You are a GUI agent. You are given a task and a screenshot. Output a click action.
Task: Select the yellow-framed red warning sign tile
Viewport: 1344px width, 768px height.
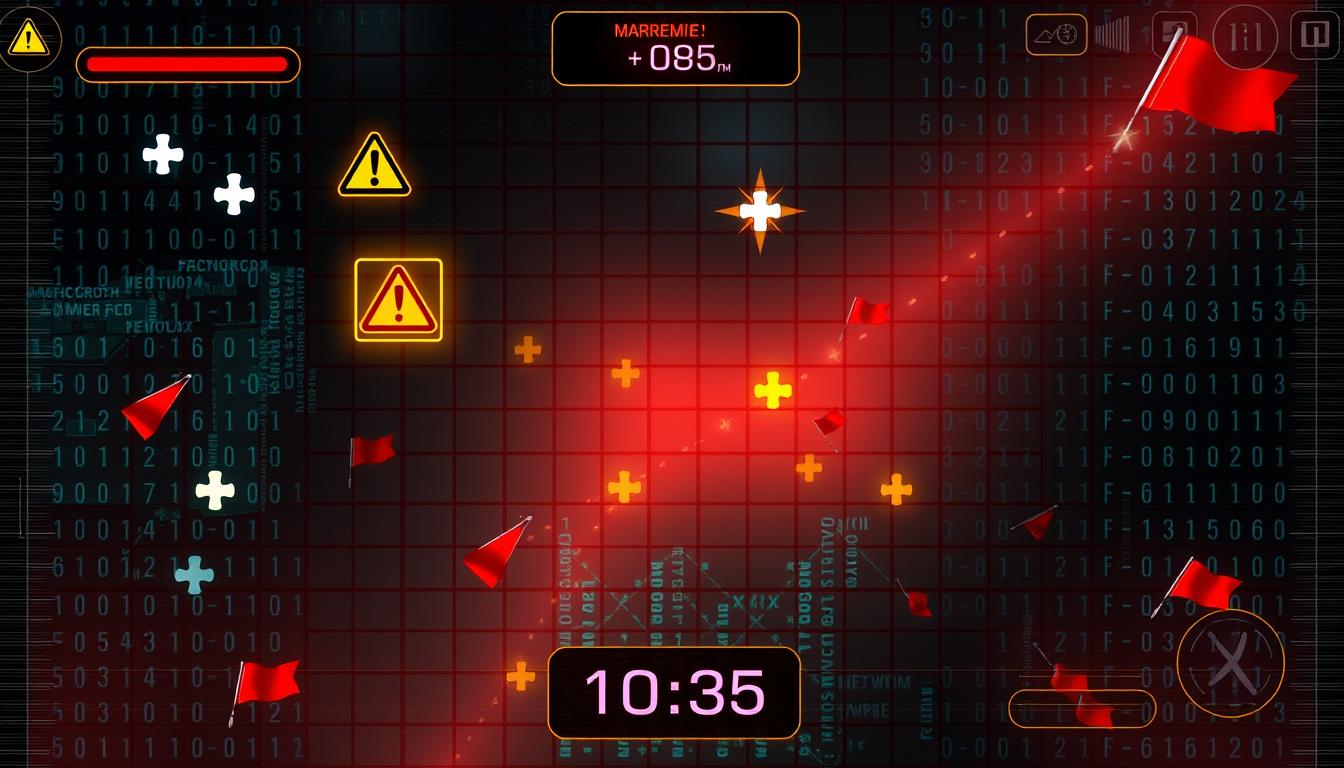pyautogui.click(x=398, y=300)
